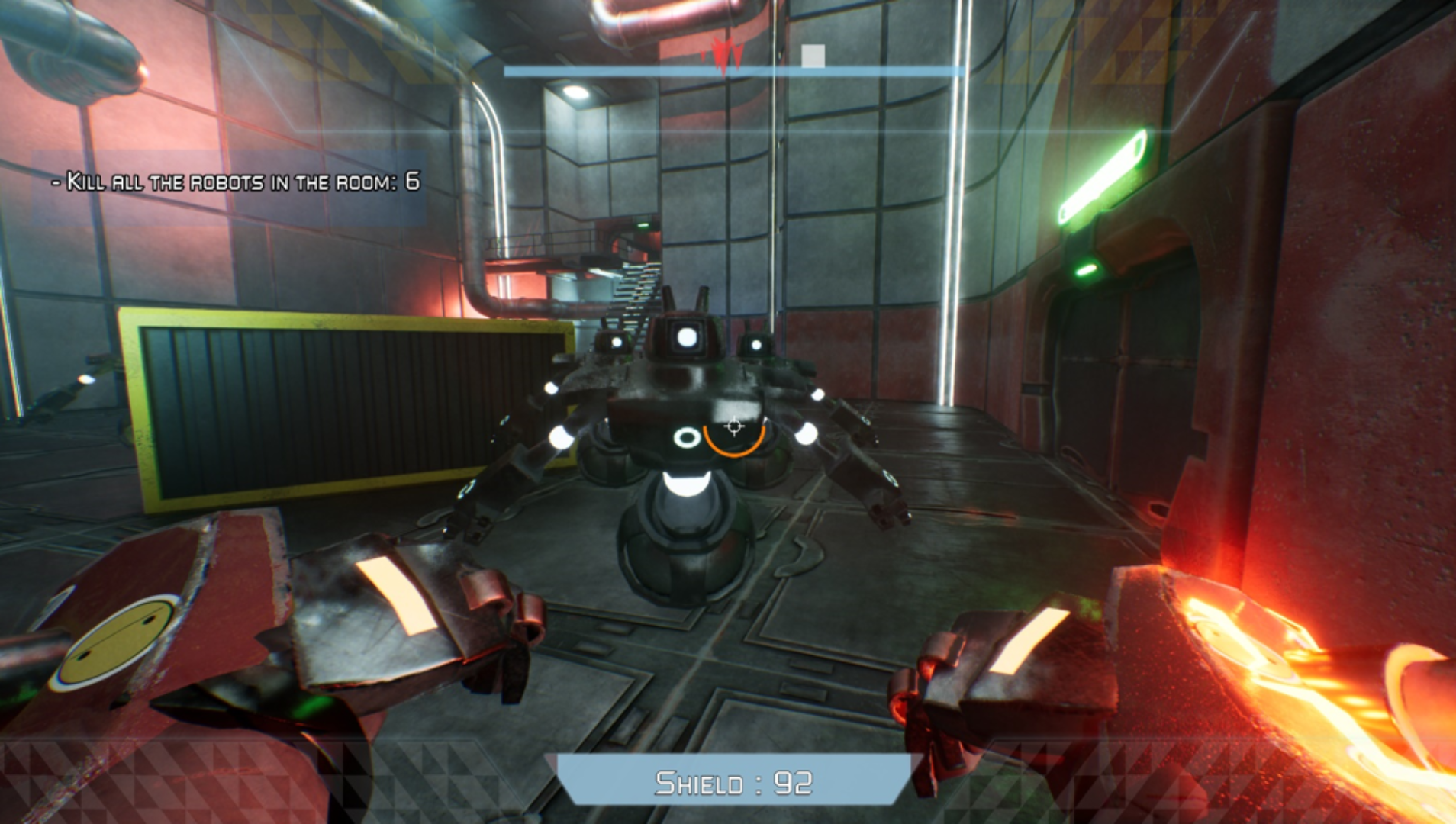
Task: Click the white square marker on the compass bar
Action: click(813, 56)
